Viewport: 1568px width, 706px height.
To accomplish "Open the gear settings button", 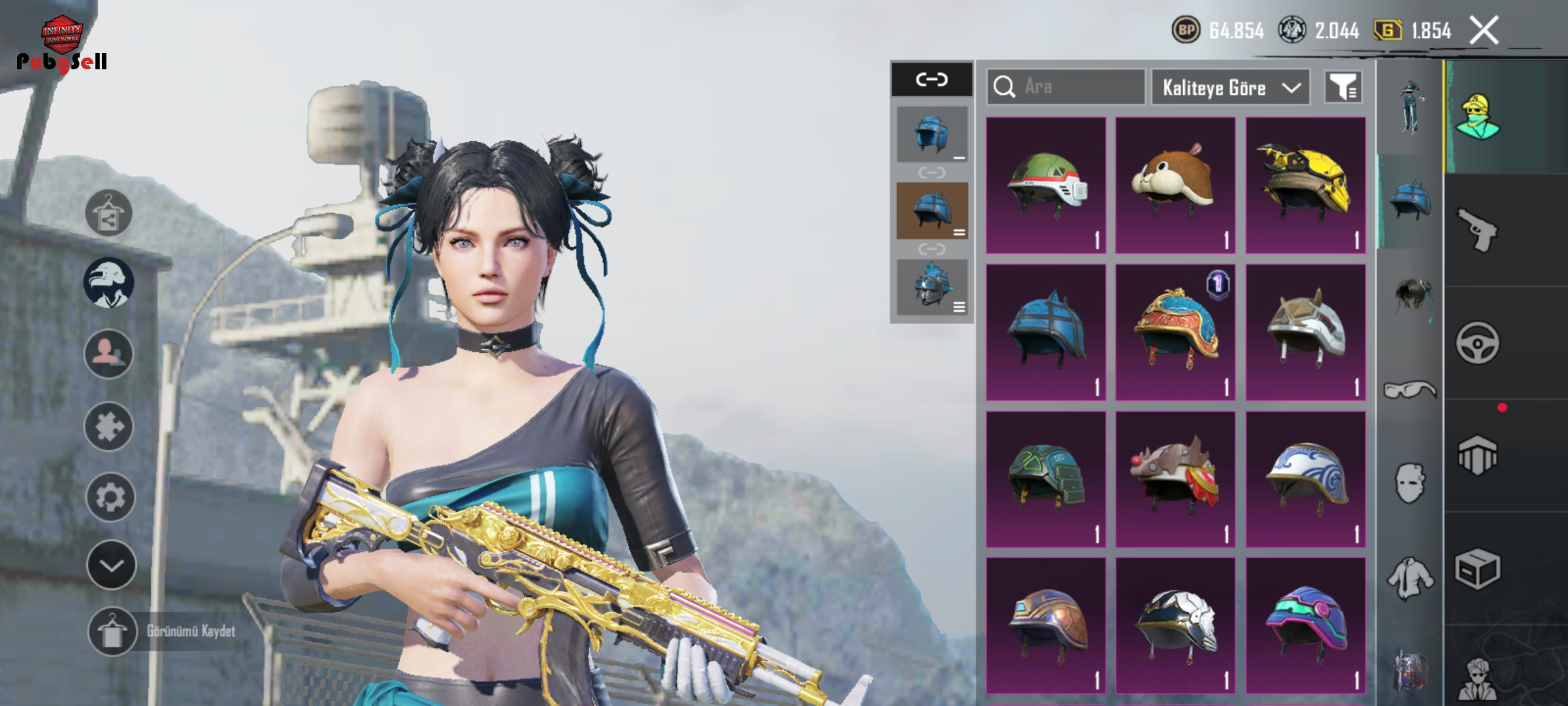I will 110,497.
